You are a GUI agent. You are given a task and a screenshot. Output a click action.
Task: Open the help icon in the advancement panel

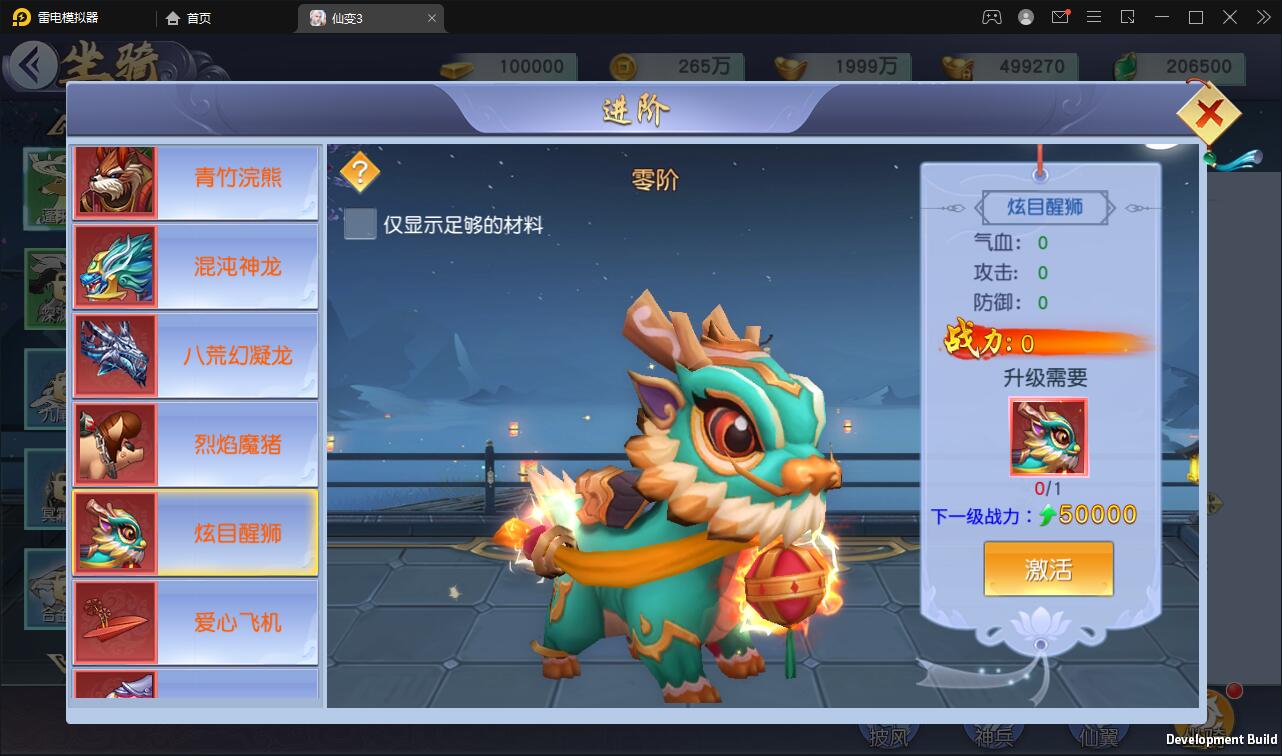click(358, 171)
